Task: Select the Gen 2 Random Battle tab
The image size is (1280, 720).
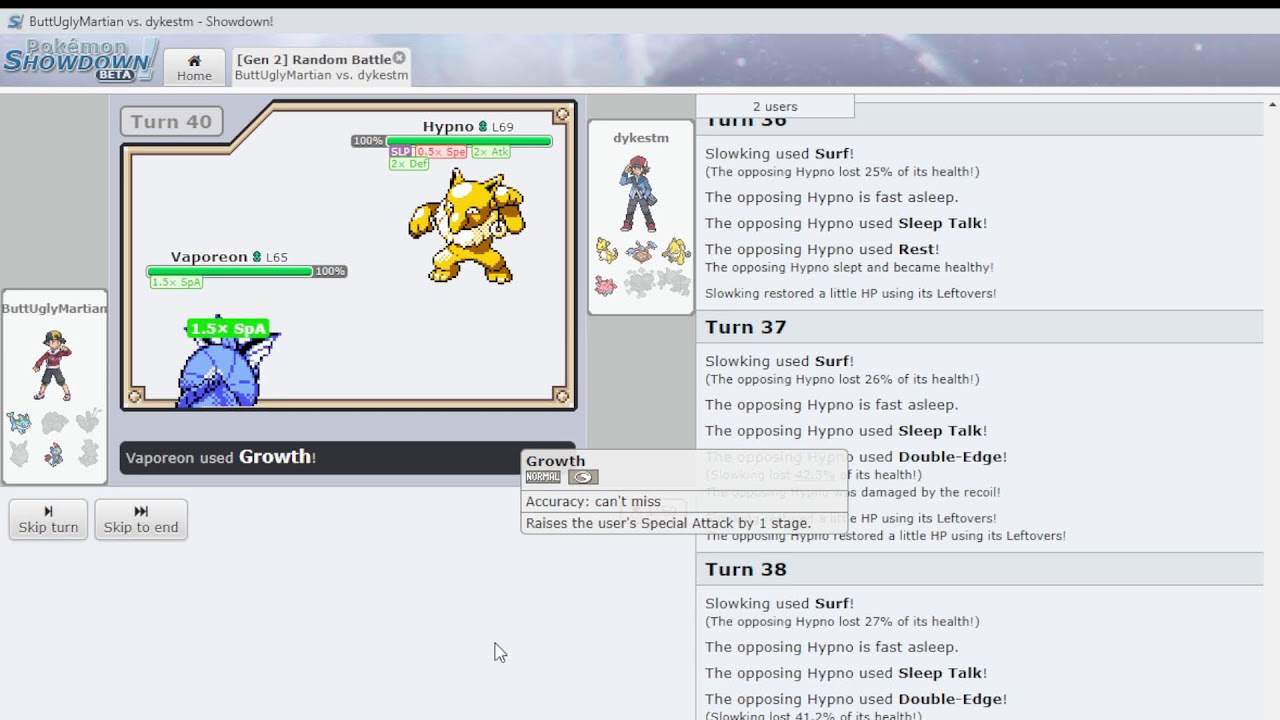Action: click(313, 67)
